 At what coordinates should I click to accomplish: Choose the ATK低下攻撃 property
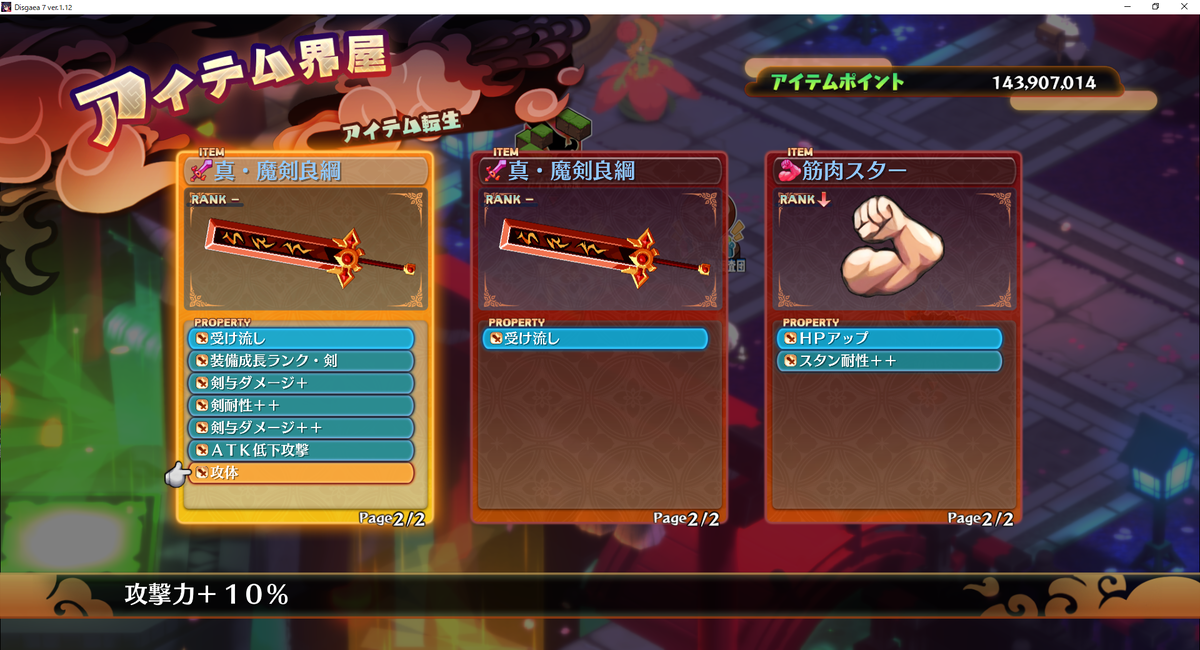click(300, 450)
